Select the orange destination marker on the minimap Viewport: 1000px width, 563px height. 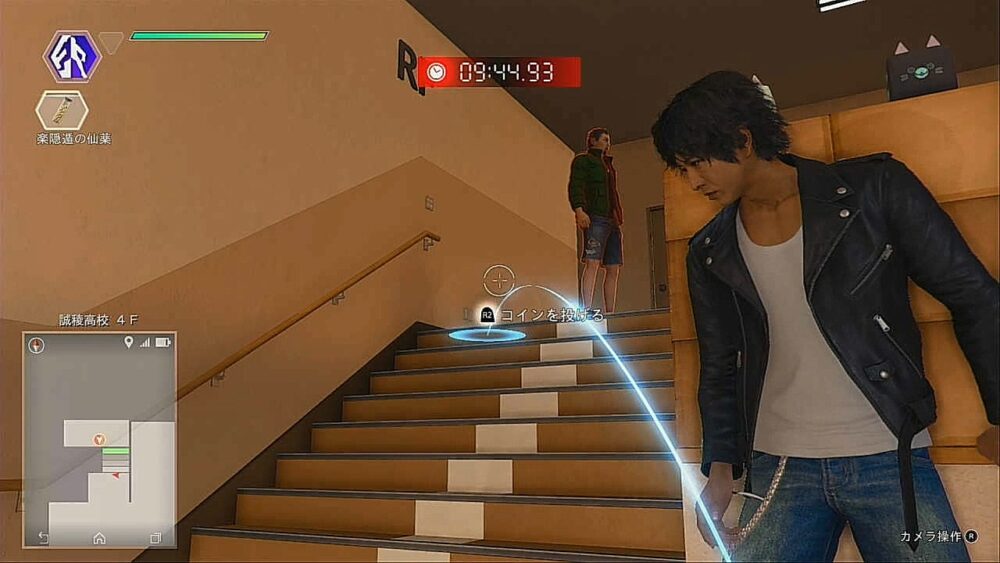click(x=98, y=439)
